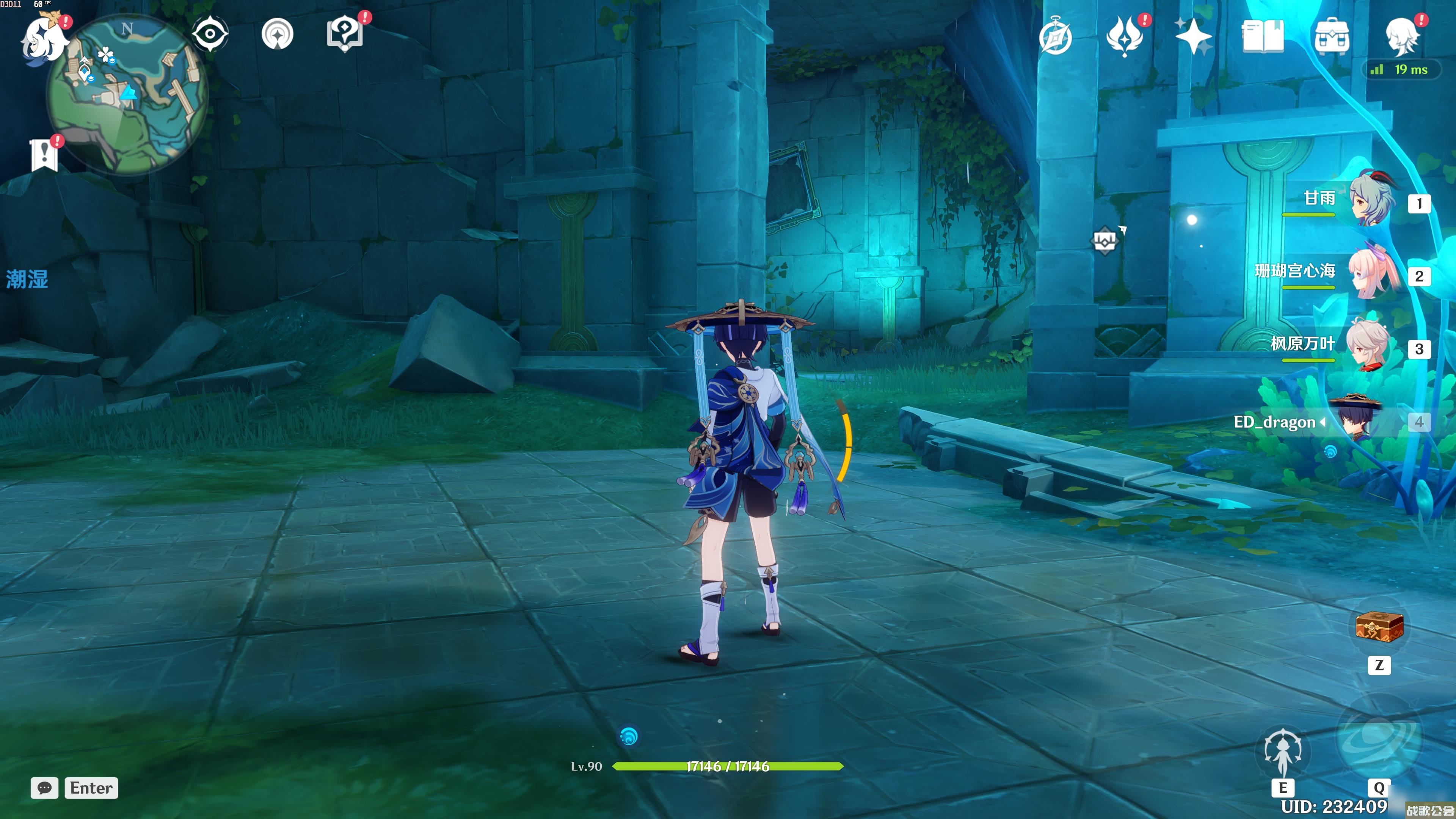
Task: Open the events overview icon
Action: (1125, 36)
